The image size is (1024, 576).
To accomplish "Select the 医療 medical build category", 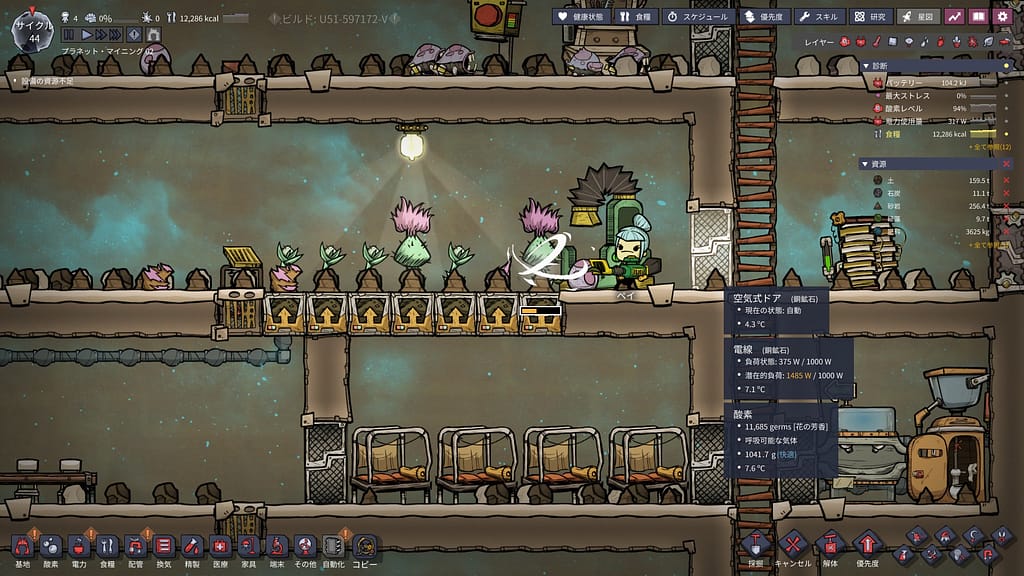I will [x=220, y=547].
